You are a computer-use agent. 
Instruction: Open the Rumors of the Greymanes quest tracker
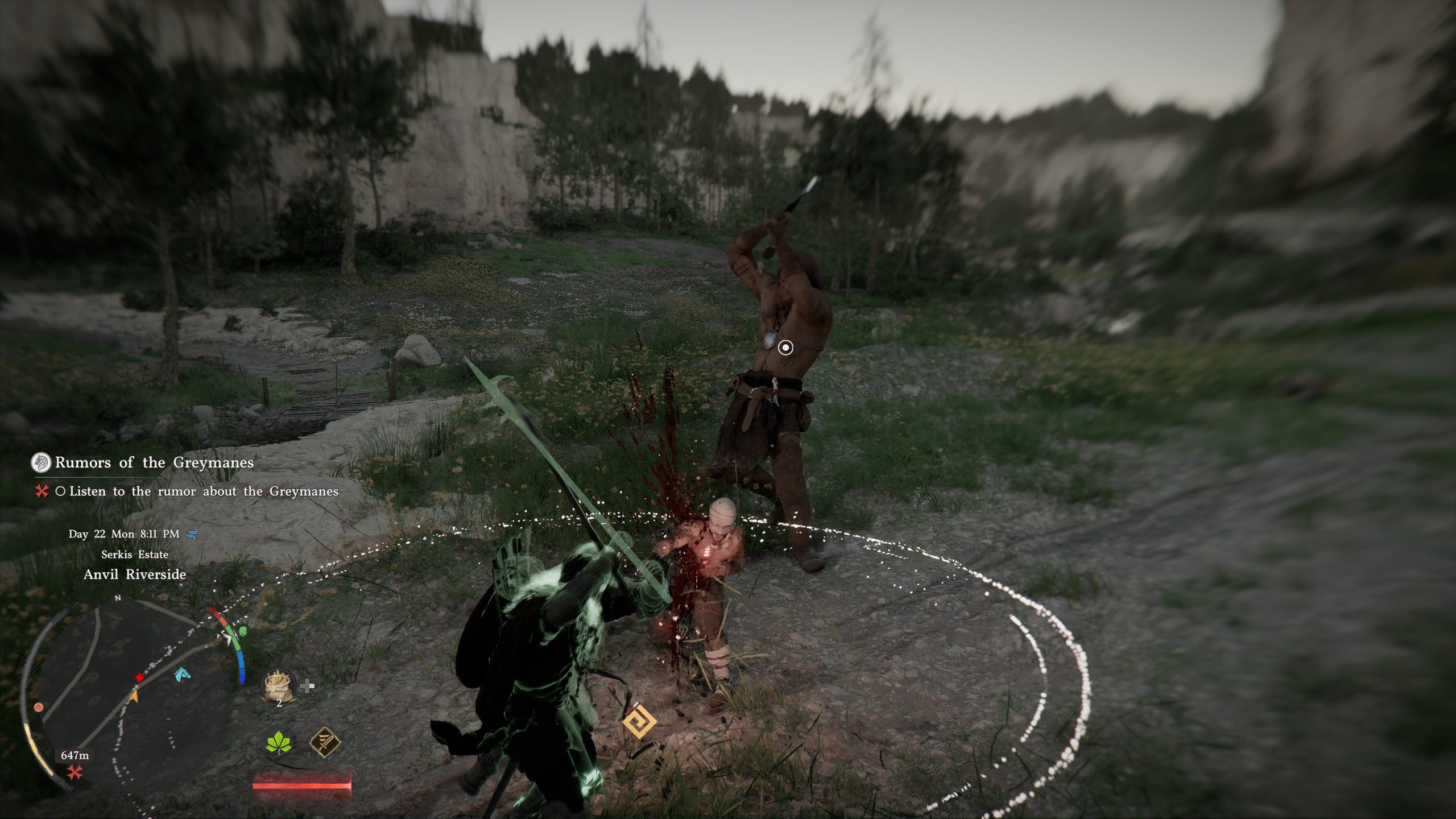[154, 462]
